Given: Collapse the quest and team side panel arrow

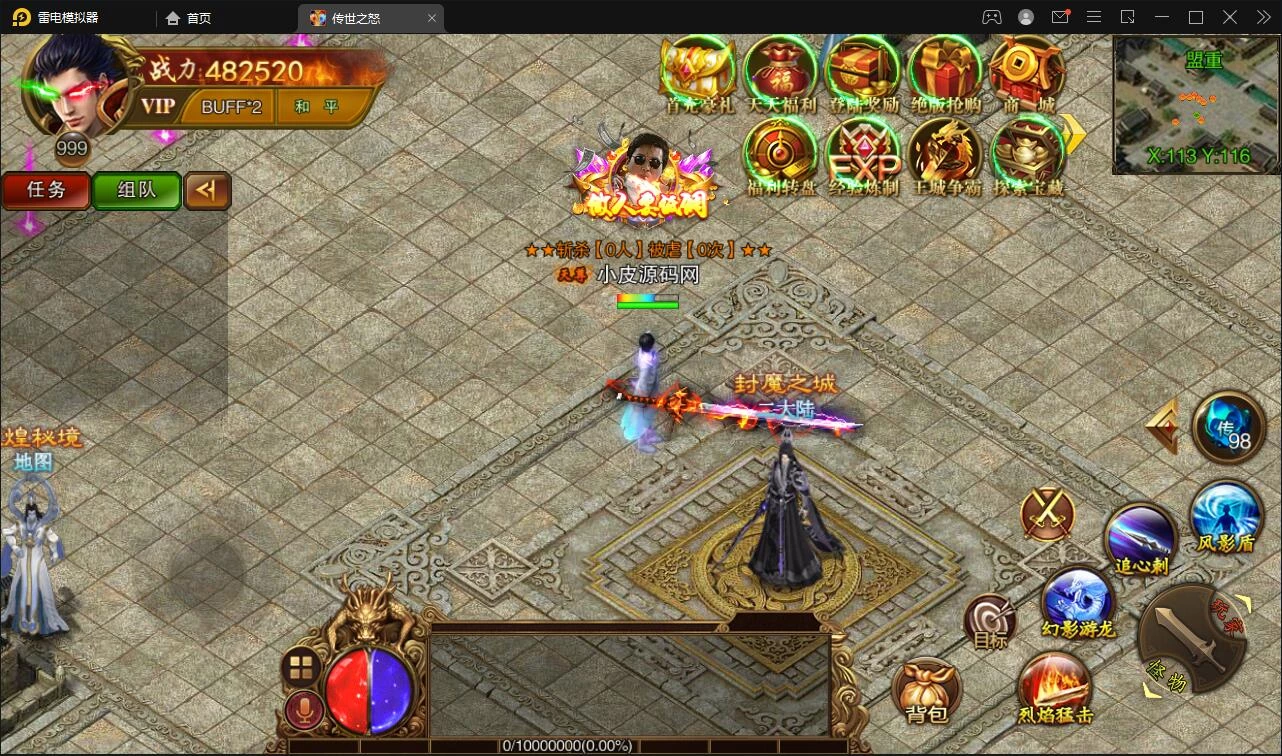Looking at the screenshot, I should tap(208, 190).
